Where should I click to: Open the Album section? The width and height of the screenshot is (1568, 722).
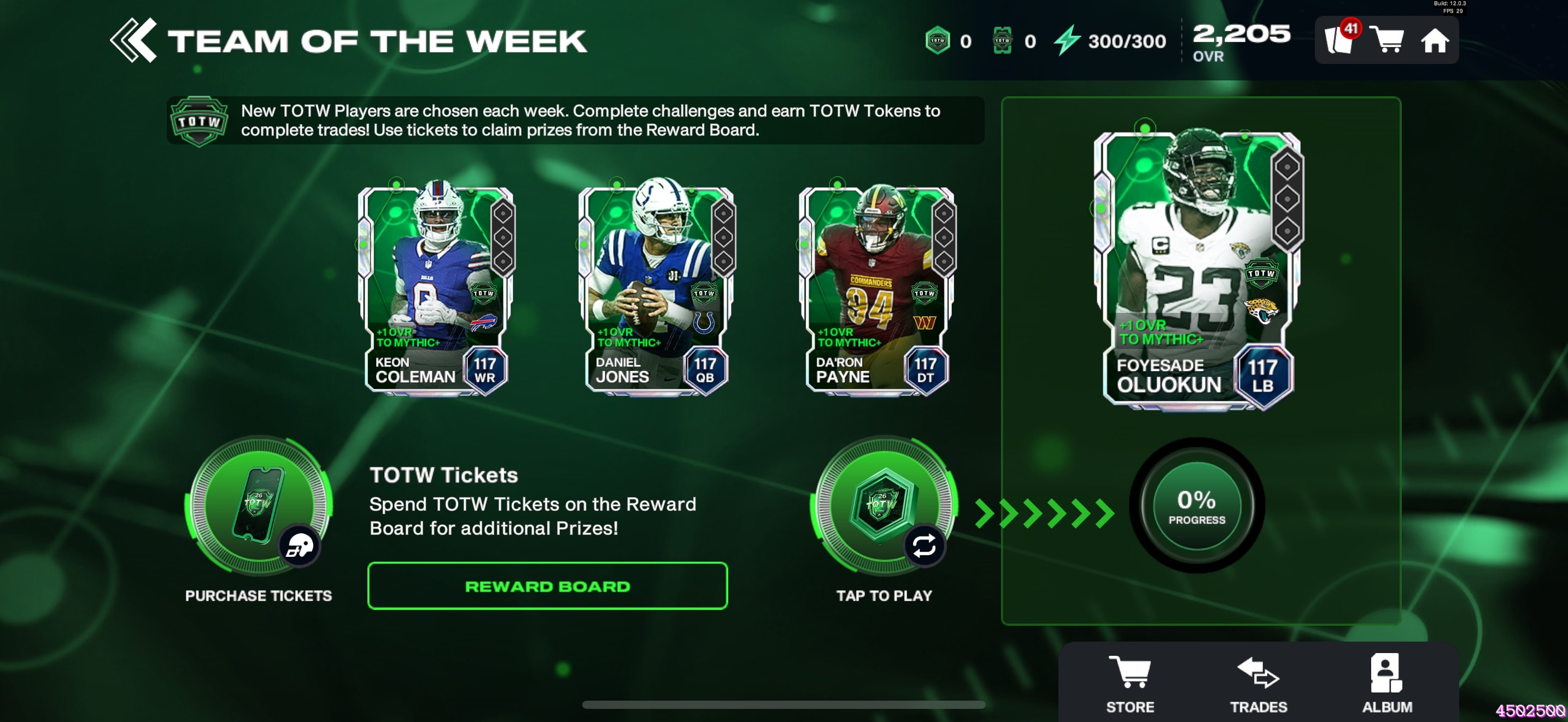coord(1386,684)
